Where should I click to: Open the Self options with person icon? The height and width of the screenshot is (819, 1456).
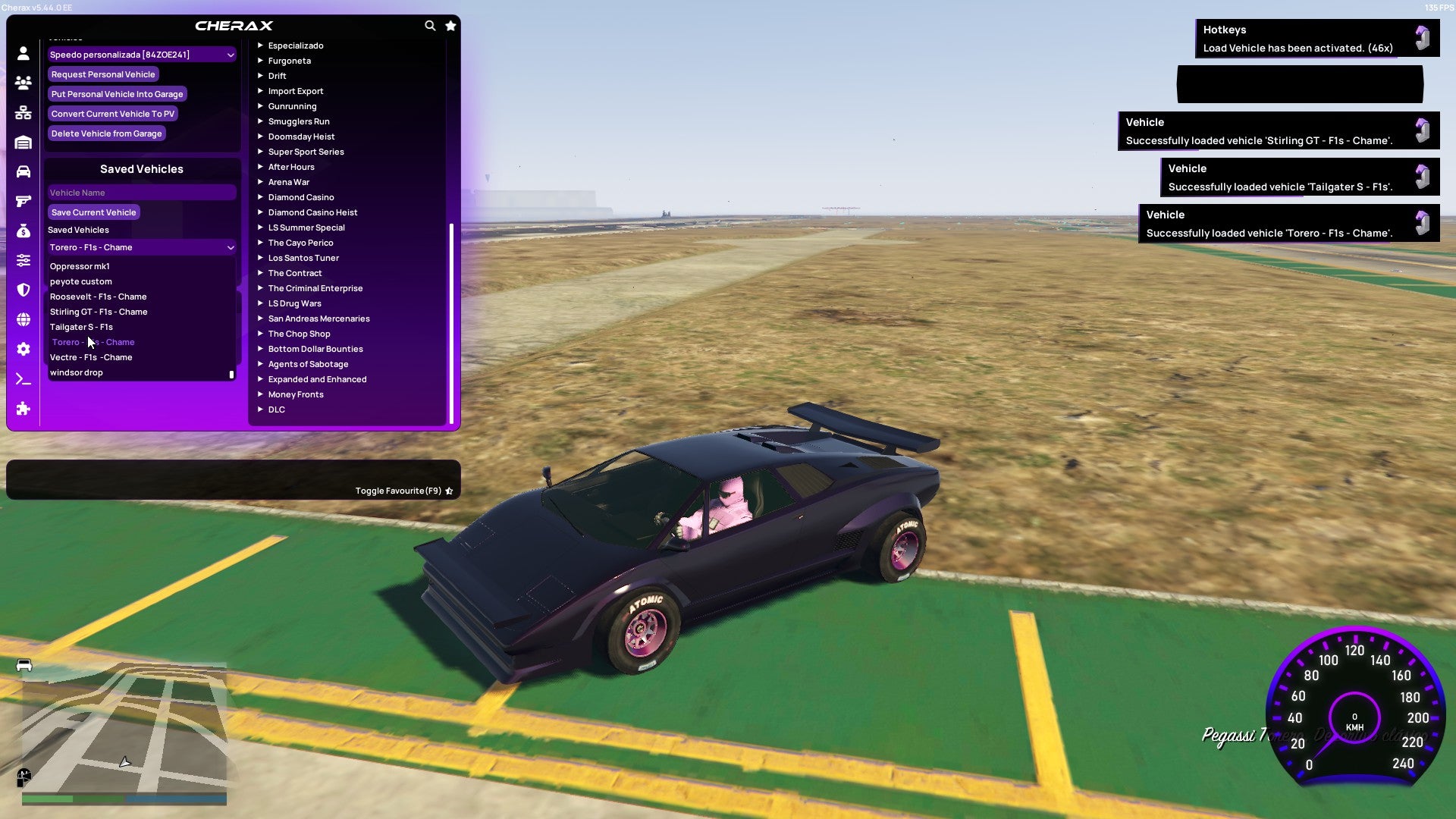(24, 54)
